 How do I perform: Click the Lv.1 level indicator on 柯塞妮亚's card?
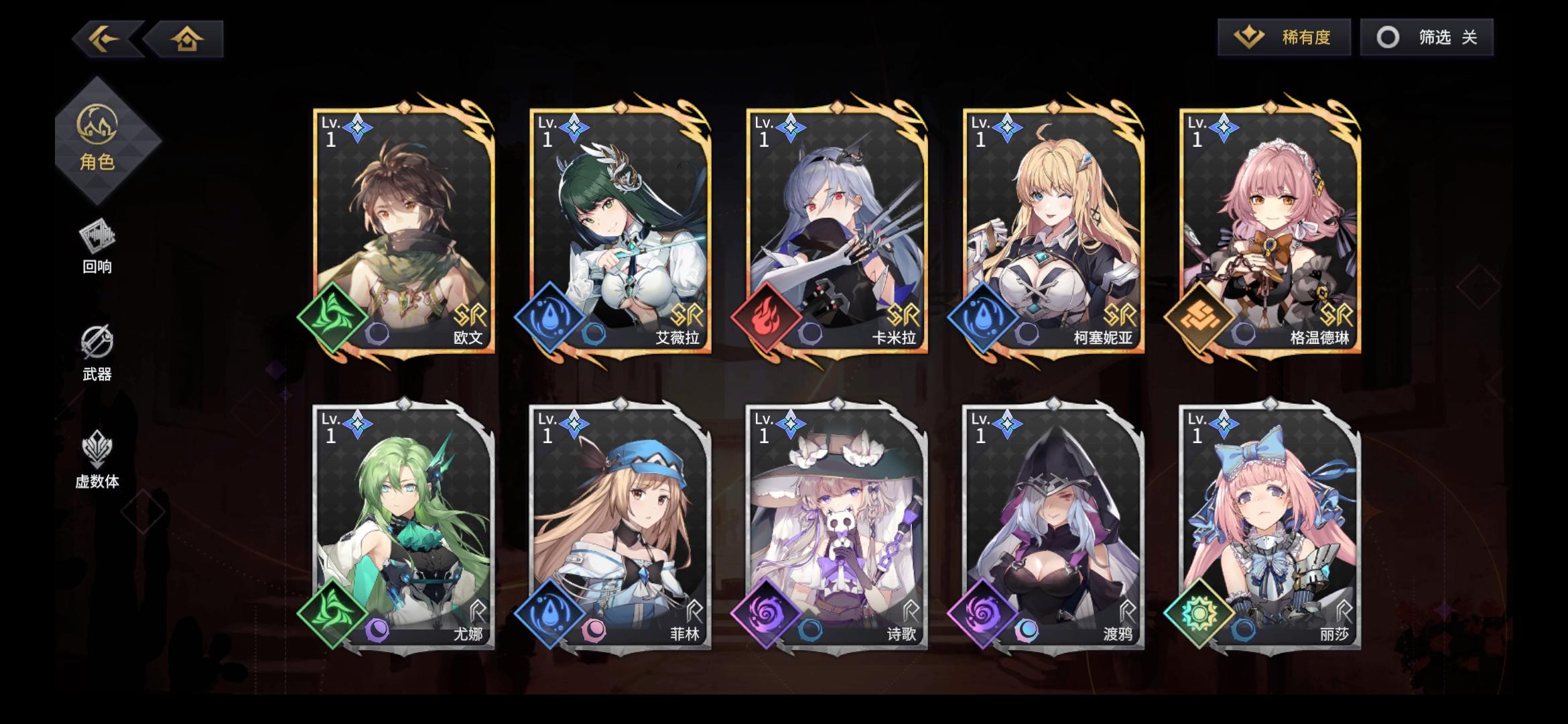pos(982,131)
